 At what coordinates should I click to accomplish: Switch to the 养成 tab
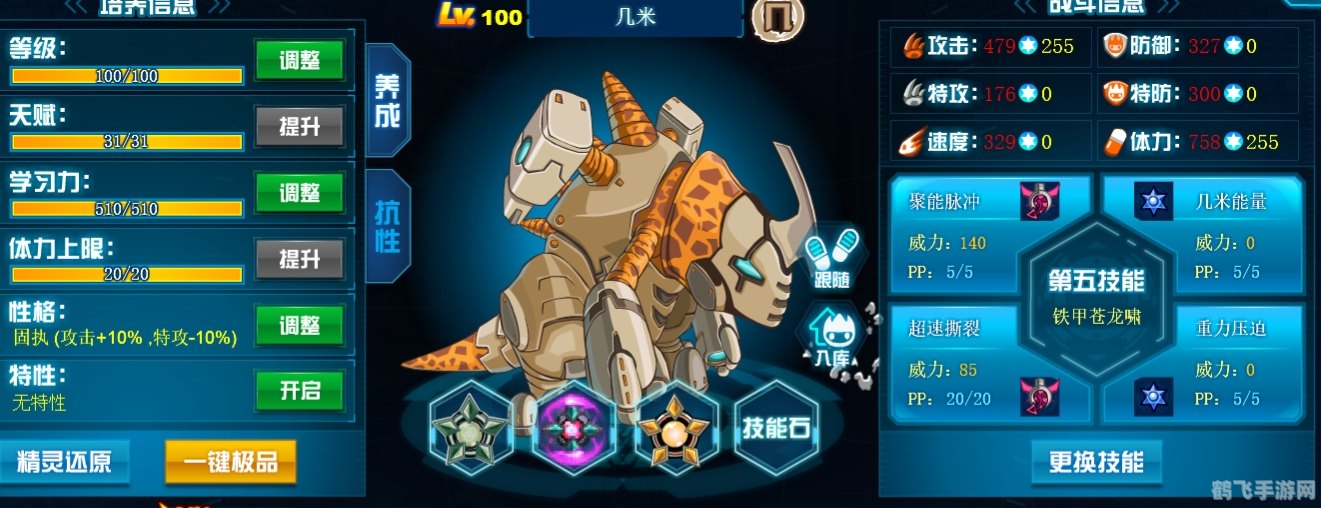(387, 102)
